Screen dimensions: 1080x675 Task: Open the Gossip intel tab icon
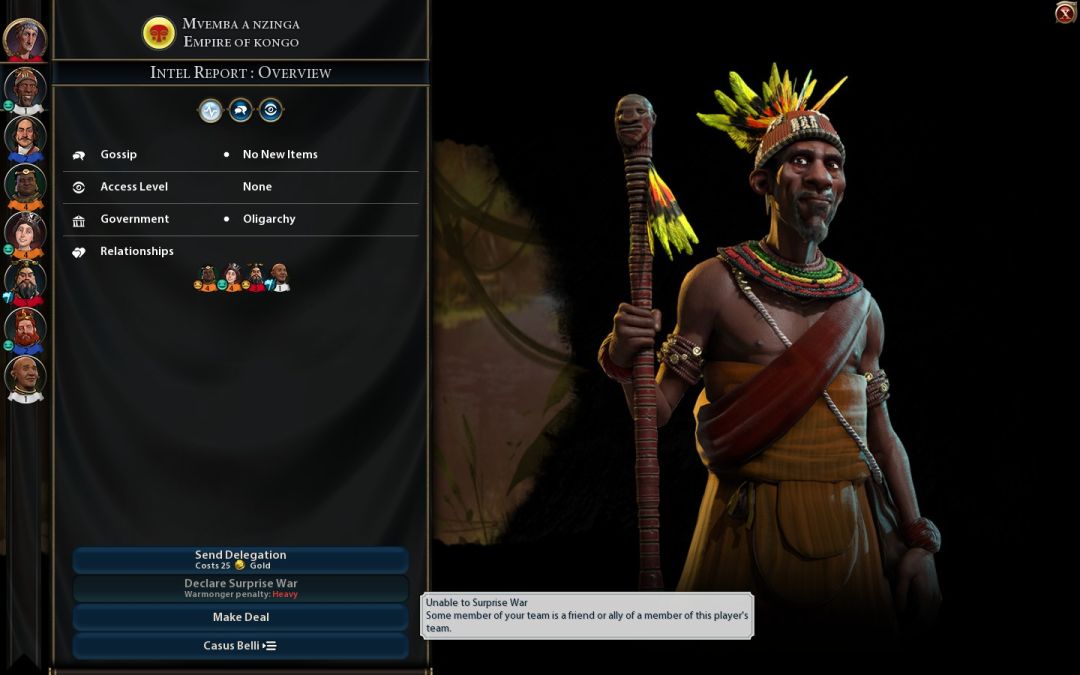pyautogui.click(x=240, y=111)
